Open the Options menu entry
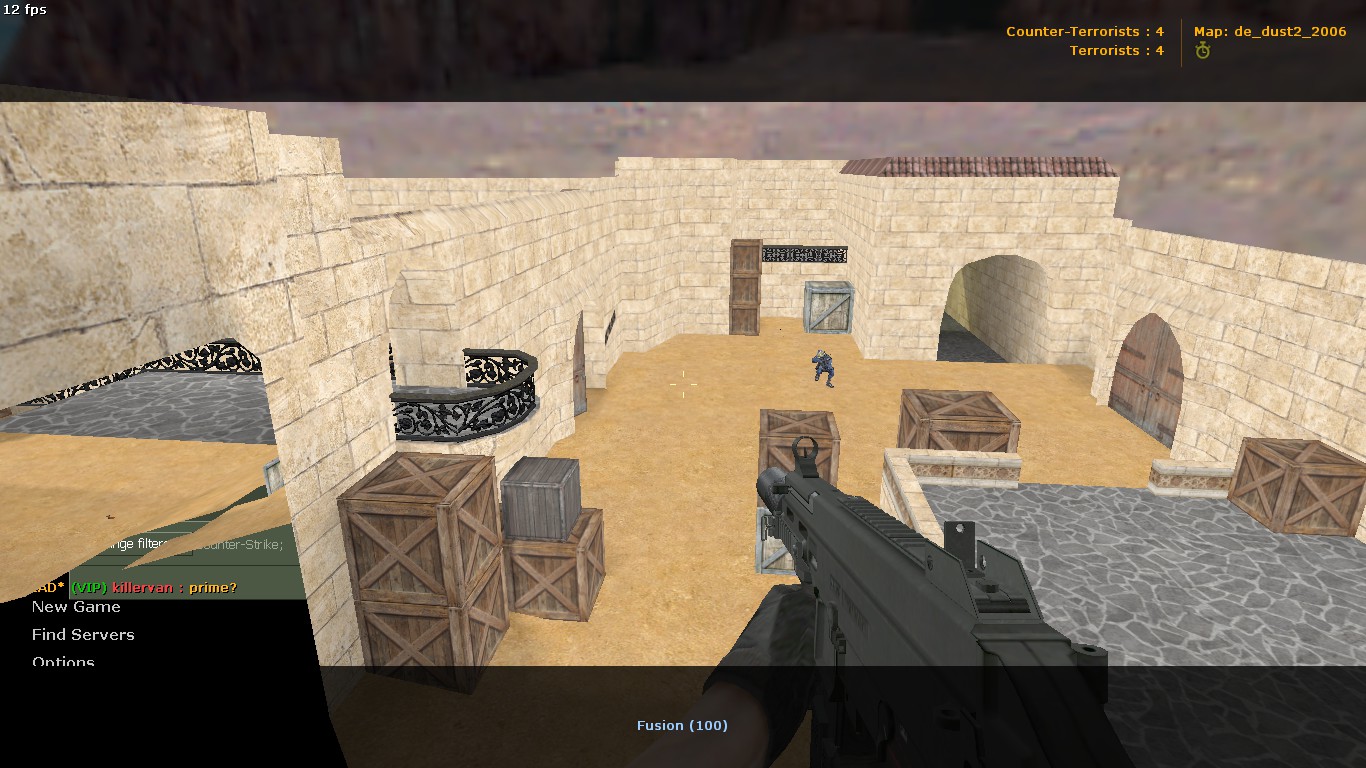The height and width of the screenshot is (768, 1366). 63,660
